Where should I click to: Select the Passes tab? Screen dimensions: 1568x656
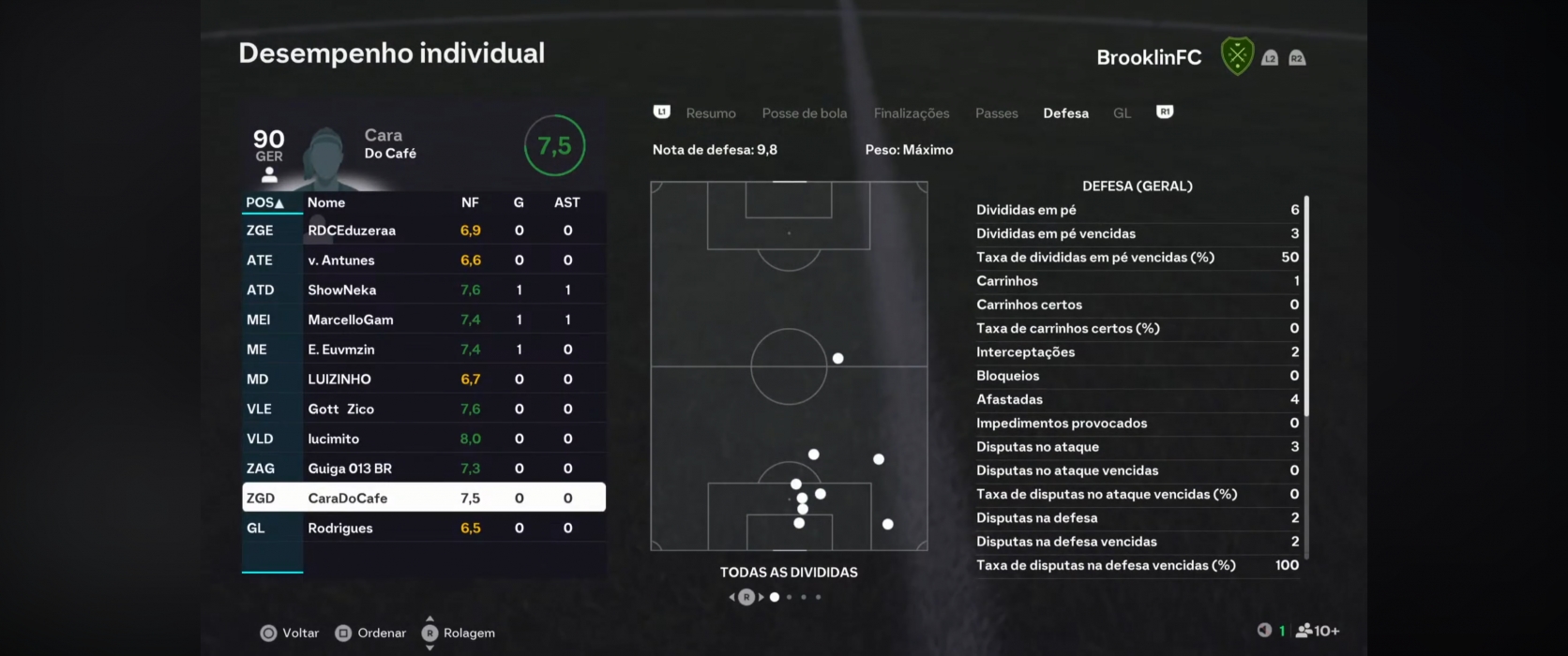996,113
